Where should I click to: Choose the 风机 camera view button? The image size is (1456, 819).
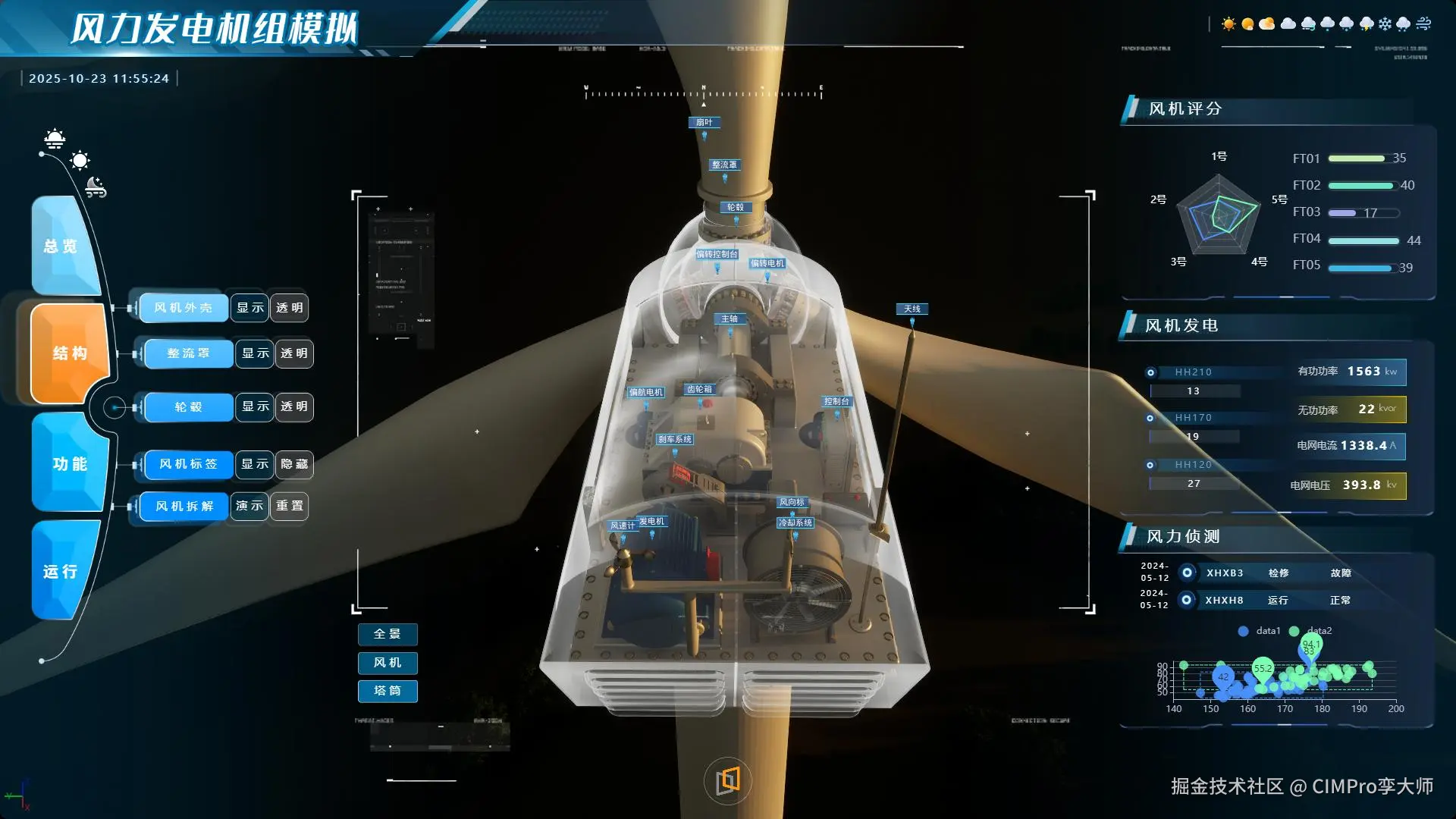388,663
